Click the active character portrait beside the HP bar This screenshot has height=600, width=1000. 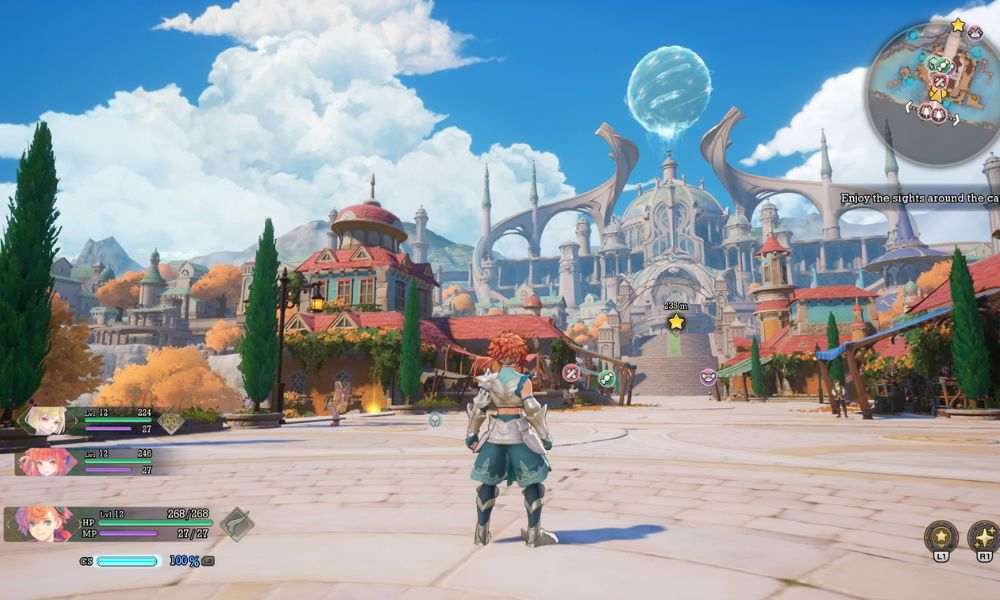(40, 523)
